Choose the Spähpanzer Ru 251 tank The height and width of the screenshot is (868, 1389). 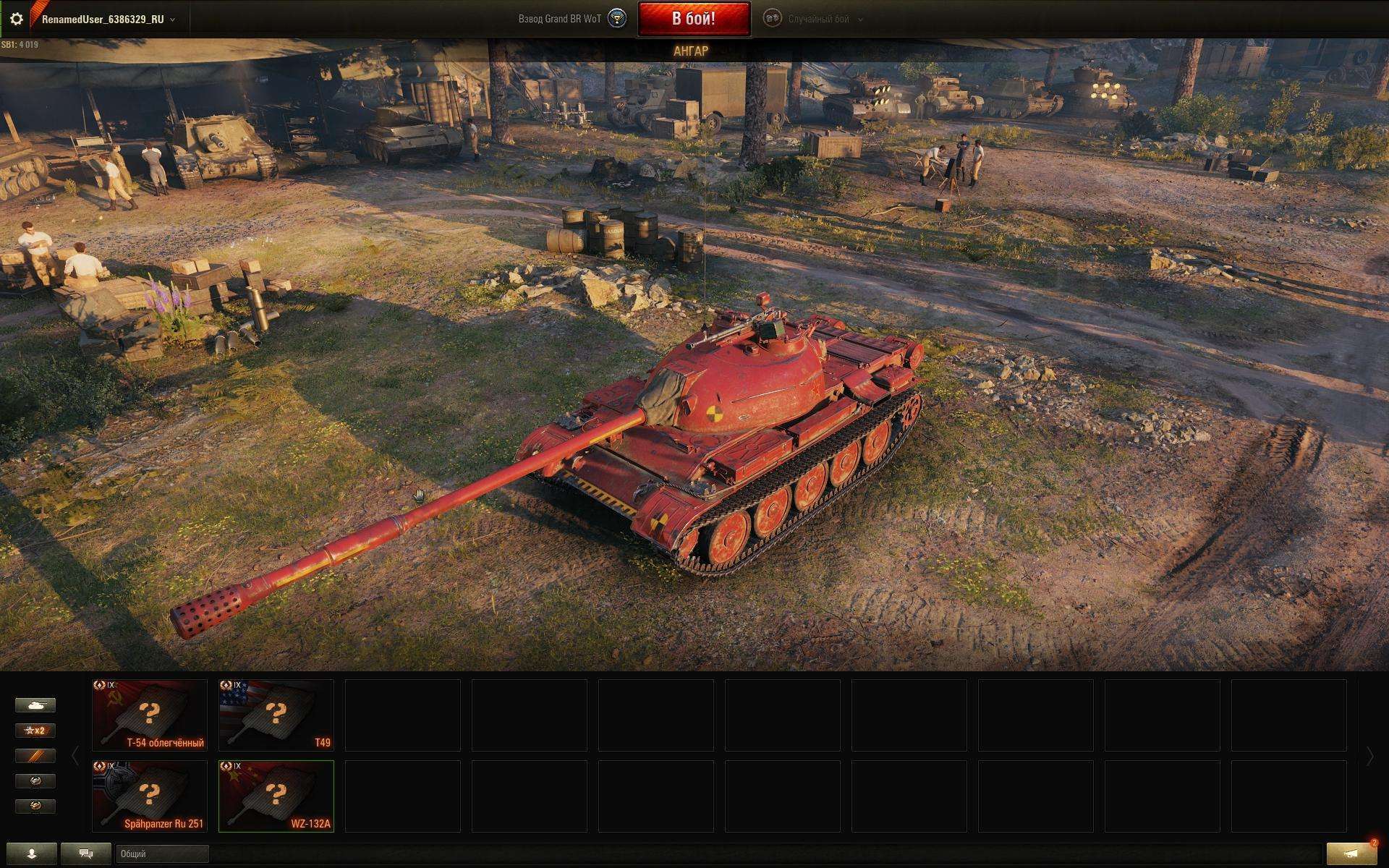click(150, 796)
